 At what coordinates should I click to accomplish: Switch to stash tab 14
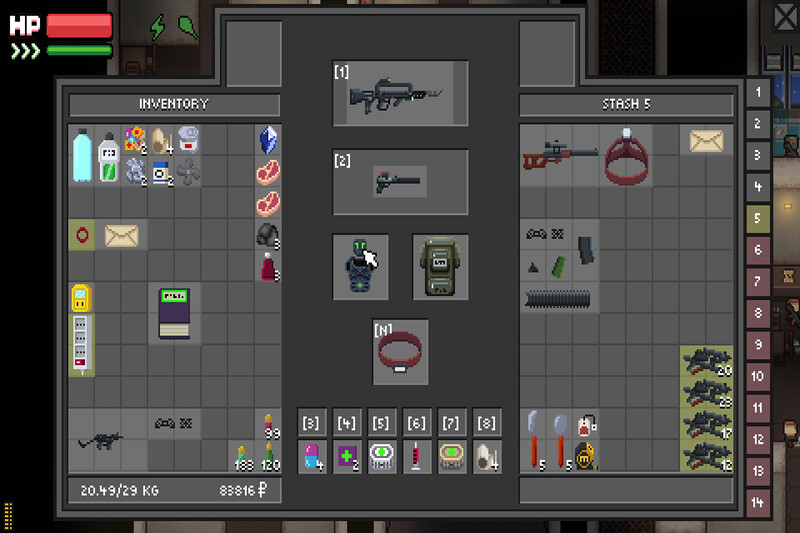click(758, 502)
